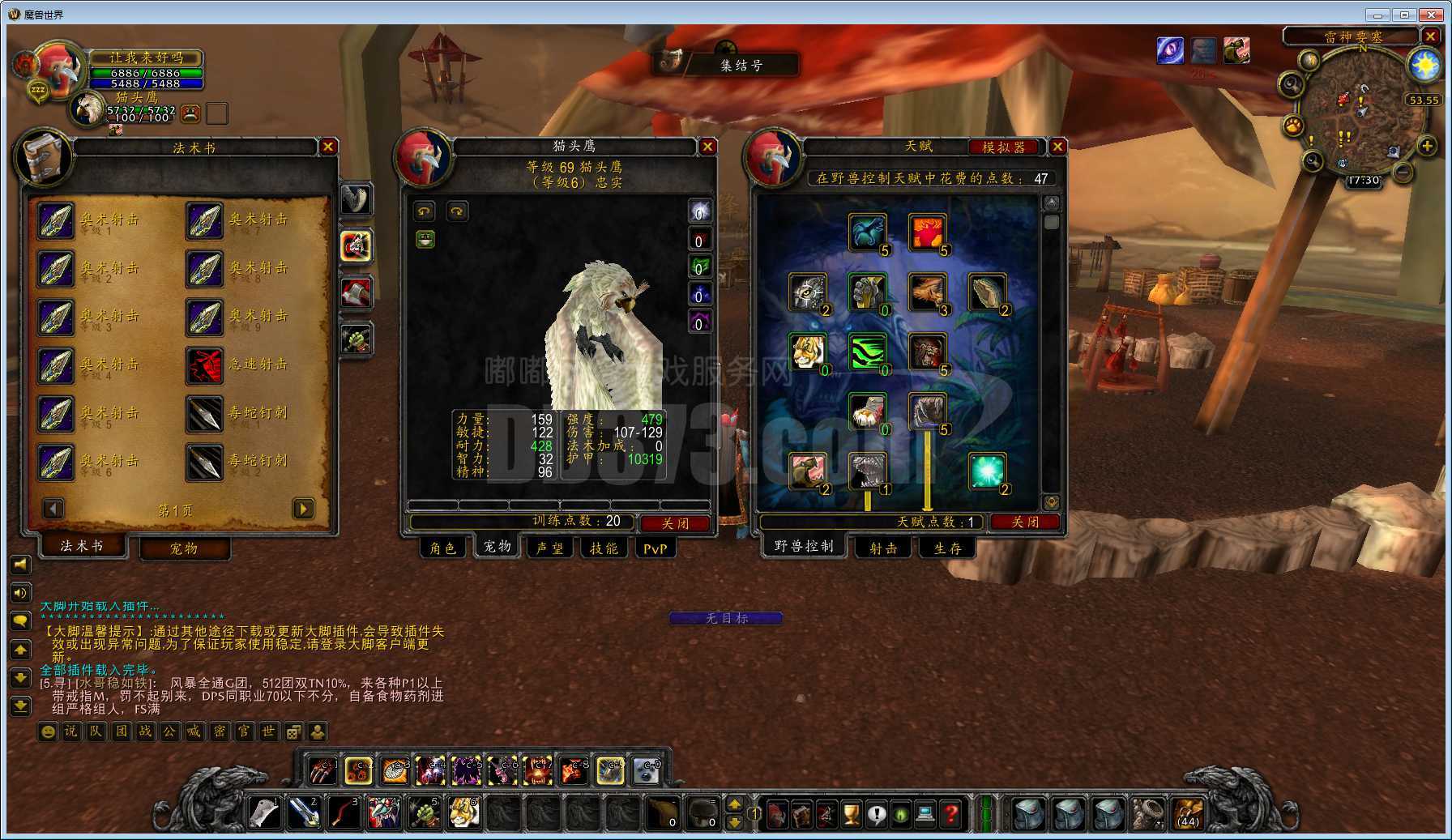Zoom in on the minimap
Screen dimensions: 1452x840
(1427, 146)
